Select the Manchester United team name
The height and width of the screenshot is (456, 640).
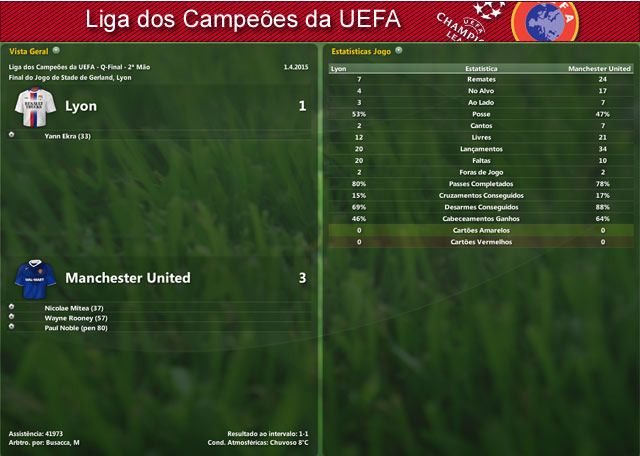(127, 277)
